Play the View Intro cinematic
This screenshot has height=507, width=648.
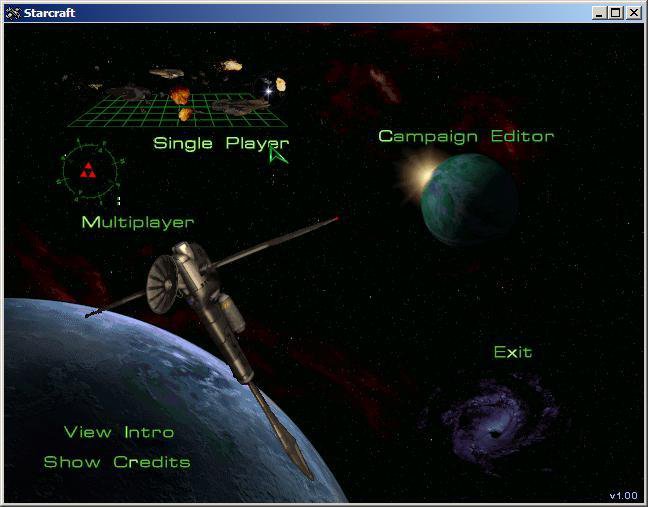(119, 432)
